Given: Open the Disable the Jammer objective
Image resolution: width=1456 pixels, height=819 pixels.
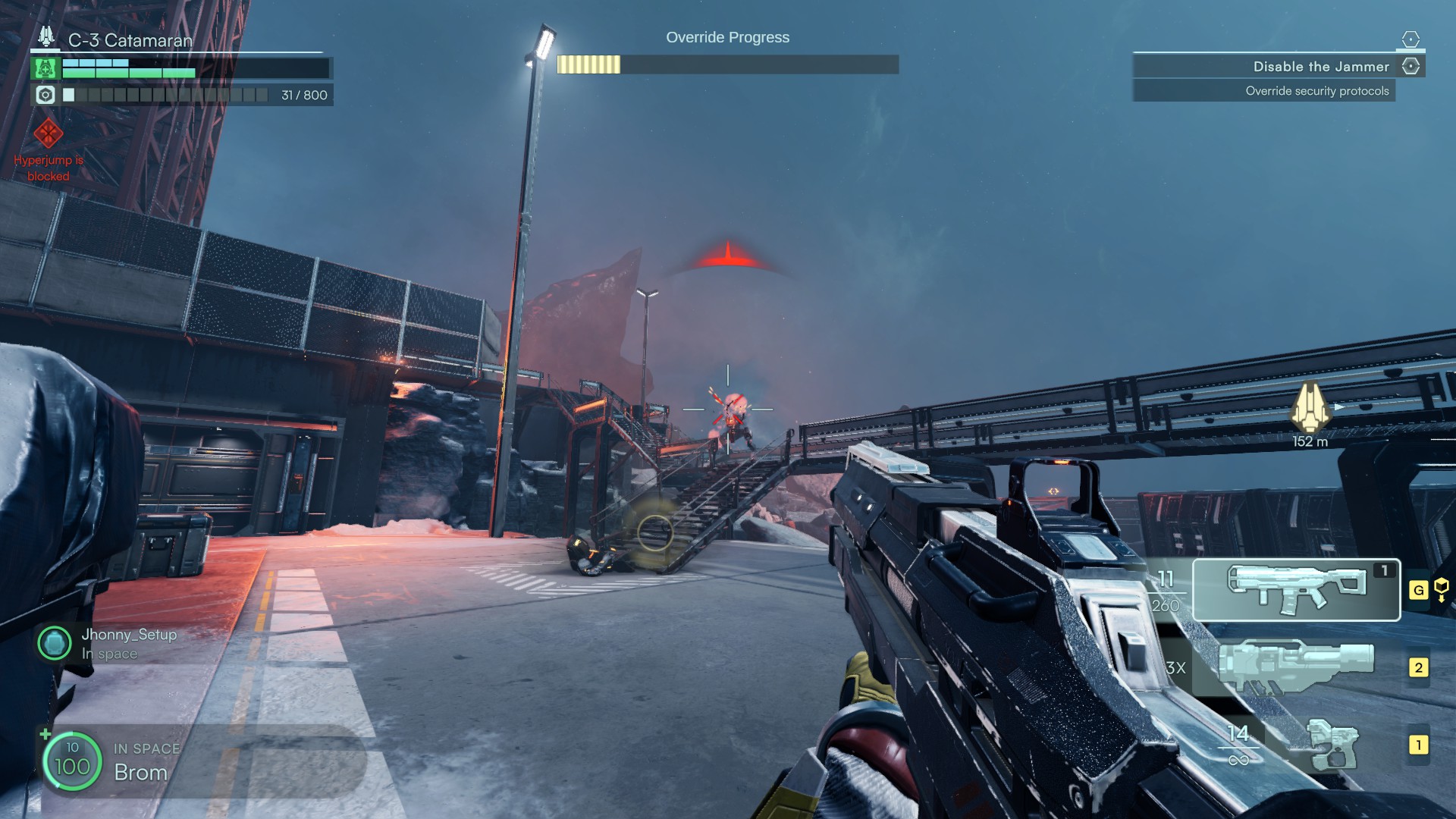Looking at the screenshot, I should click(1320, 67).
